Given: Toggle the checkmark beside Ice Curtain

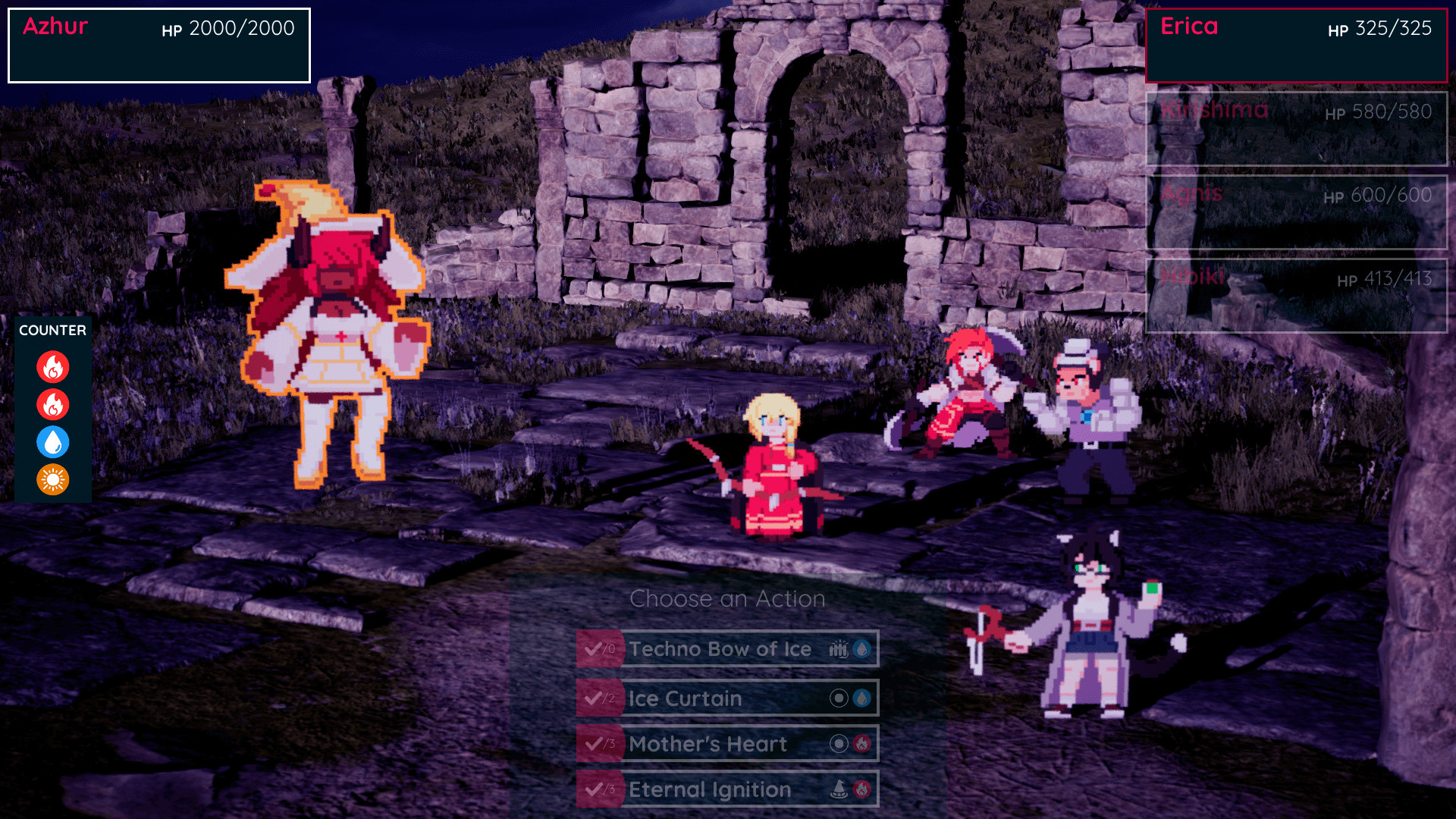Looking at the screenshot, I should [595, 698].
